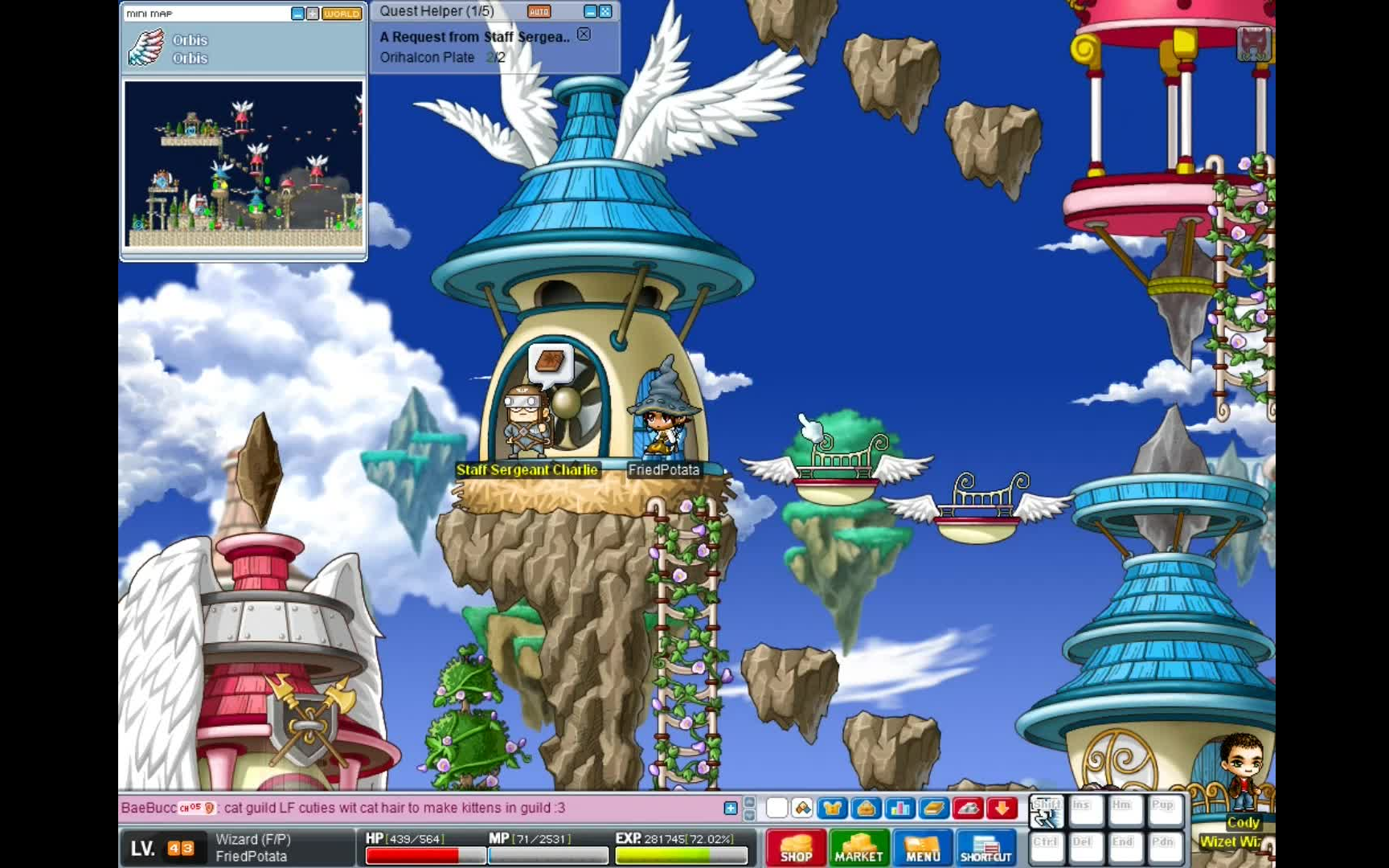This screenshot has height=868, width=1389.
Task: Open the stats bar-chart icon
Action: click(900, 809)
